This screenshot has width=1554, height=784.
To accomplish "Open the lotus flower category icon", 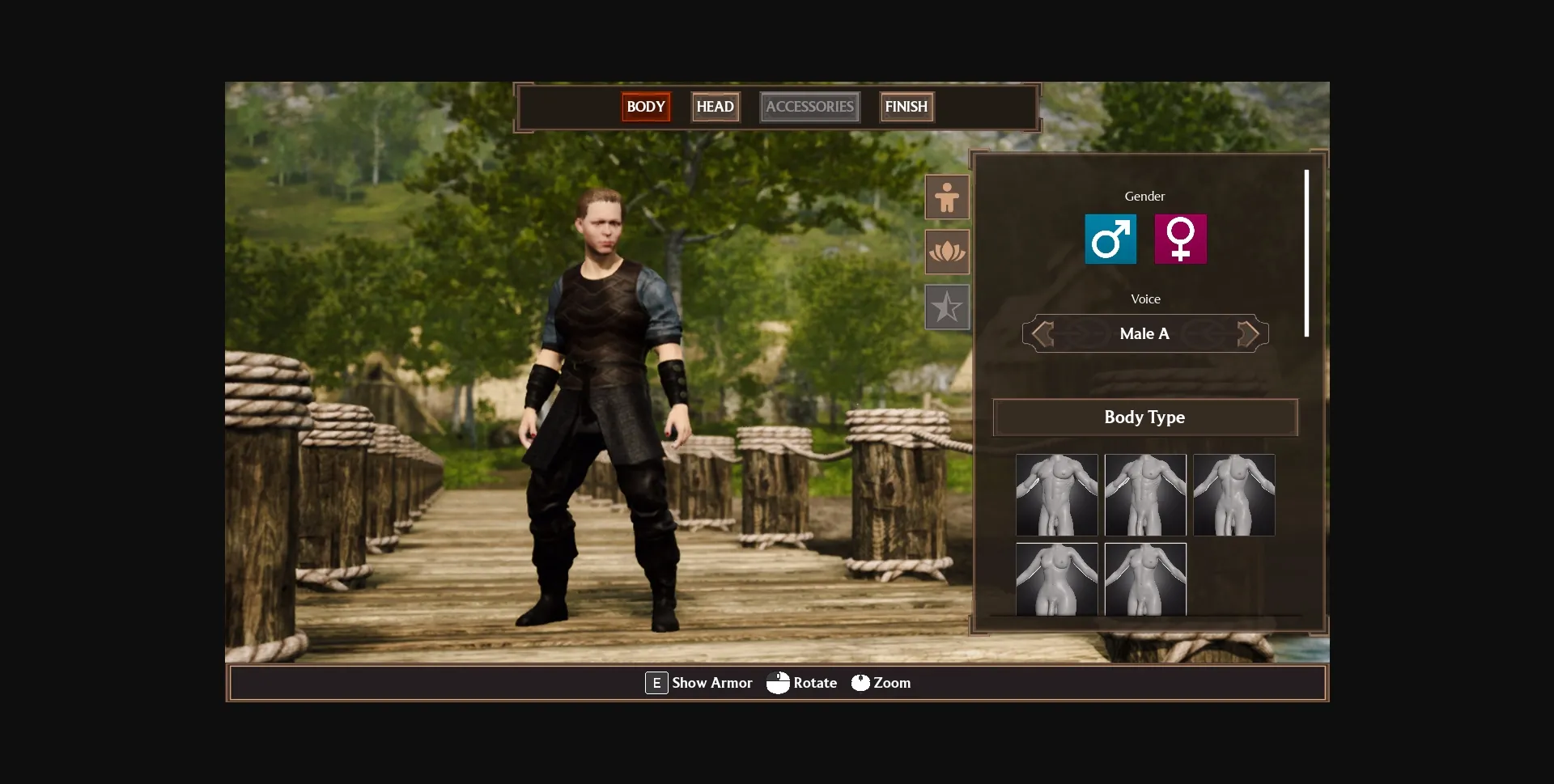I will [947, 252].
